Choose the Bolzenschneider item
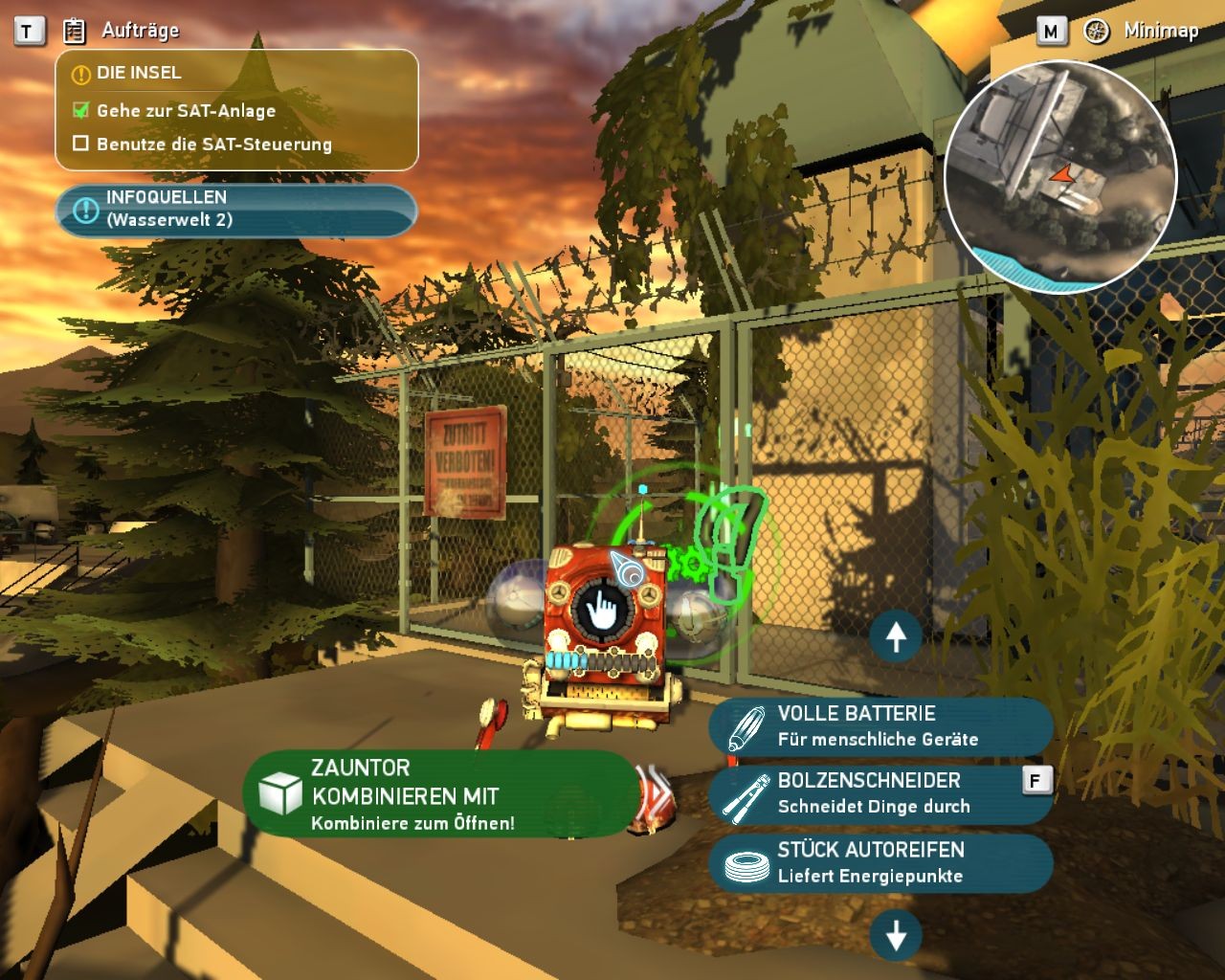The image size is (1225, 980). [880, 794]
